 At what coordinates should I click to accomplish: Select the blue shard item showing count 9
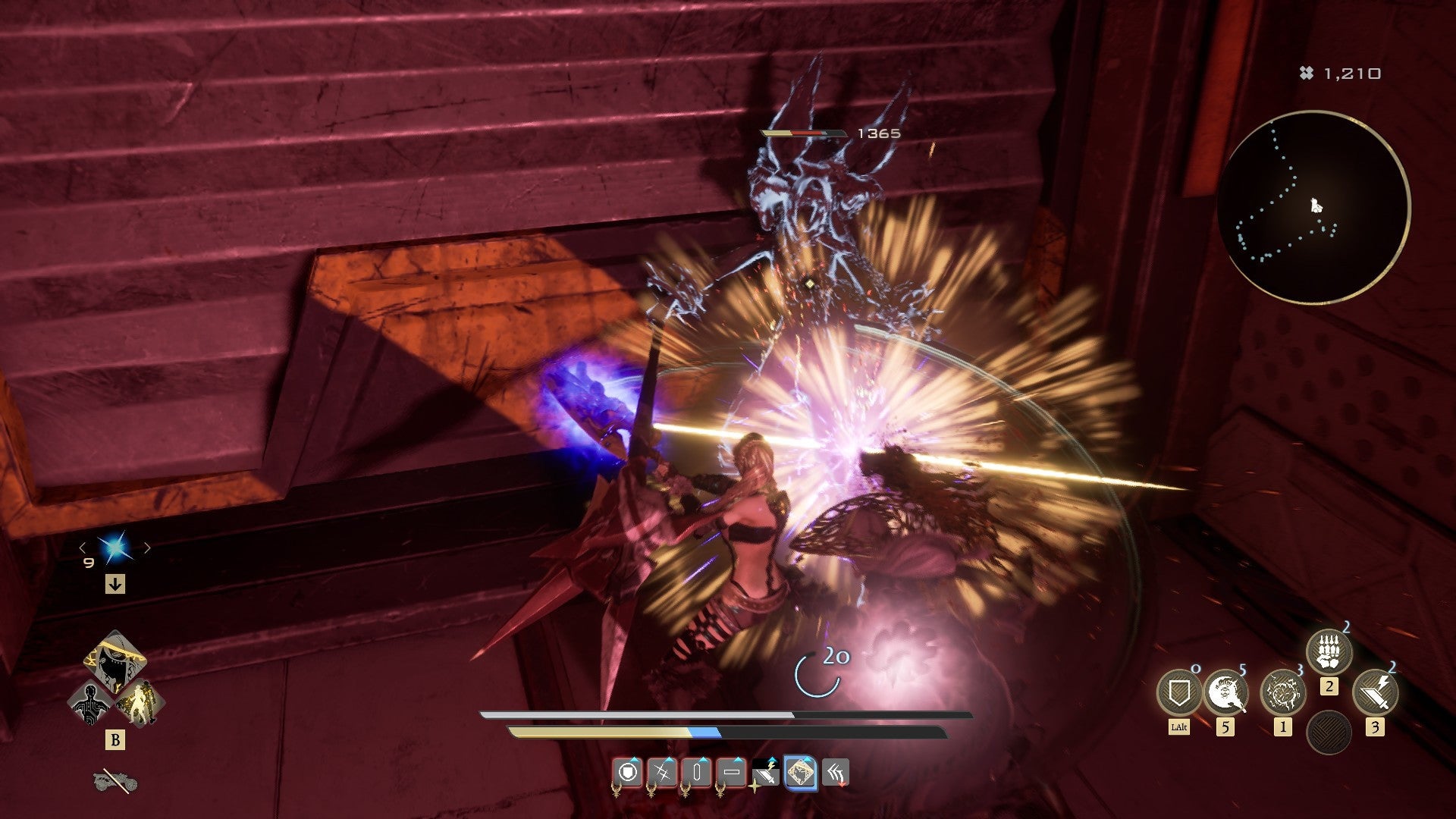tap(113, 547)
